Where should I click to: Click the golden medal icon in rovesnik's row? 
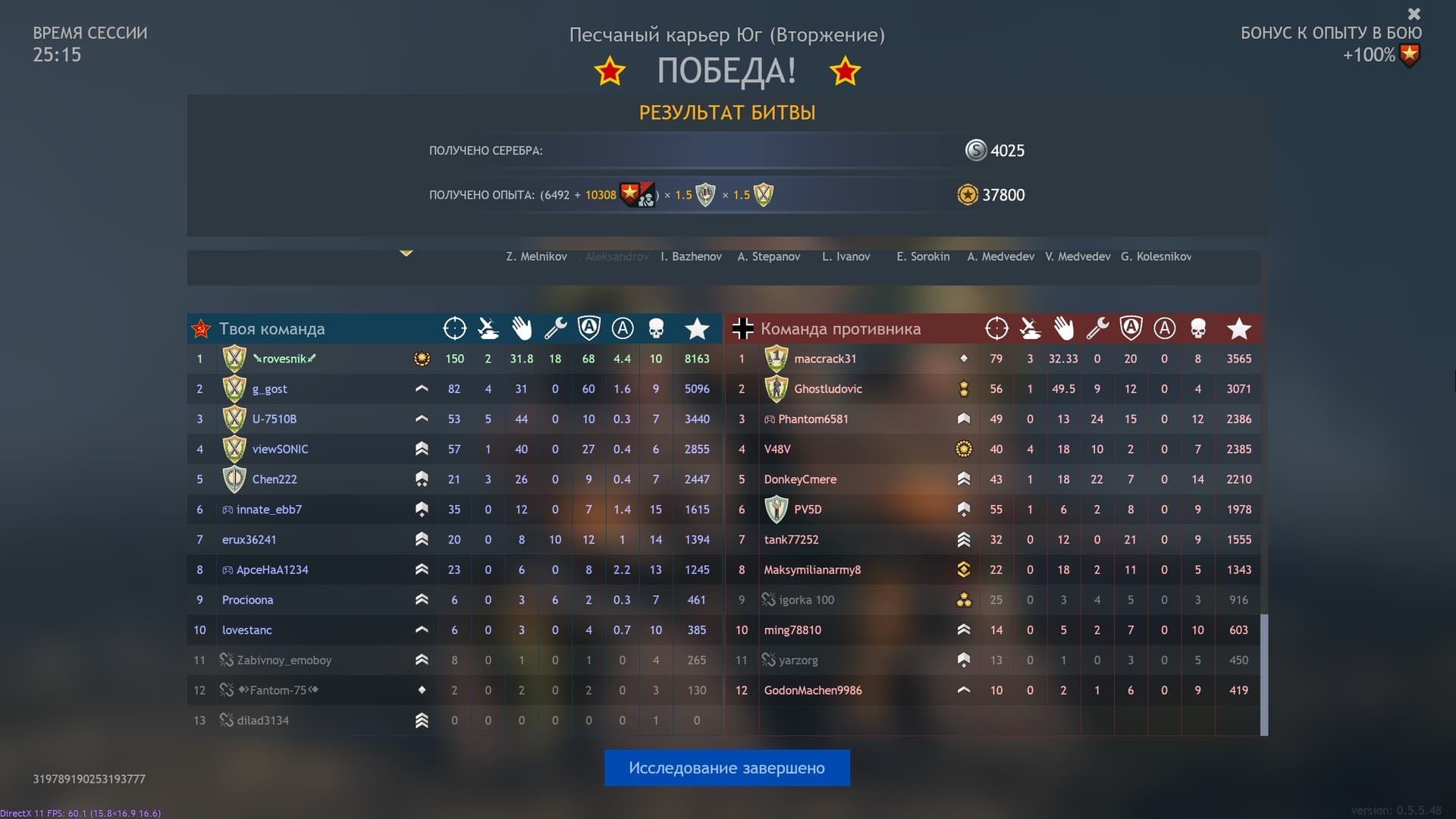pos(422,359)
